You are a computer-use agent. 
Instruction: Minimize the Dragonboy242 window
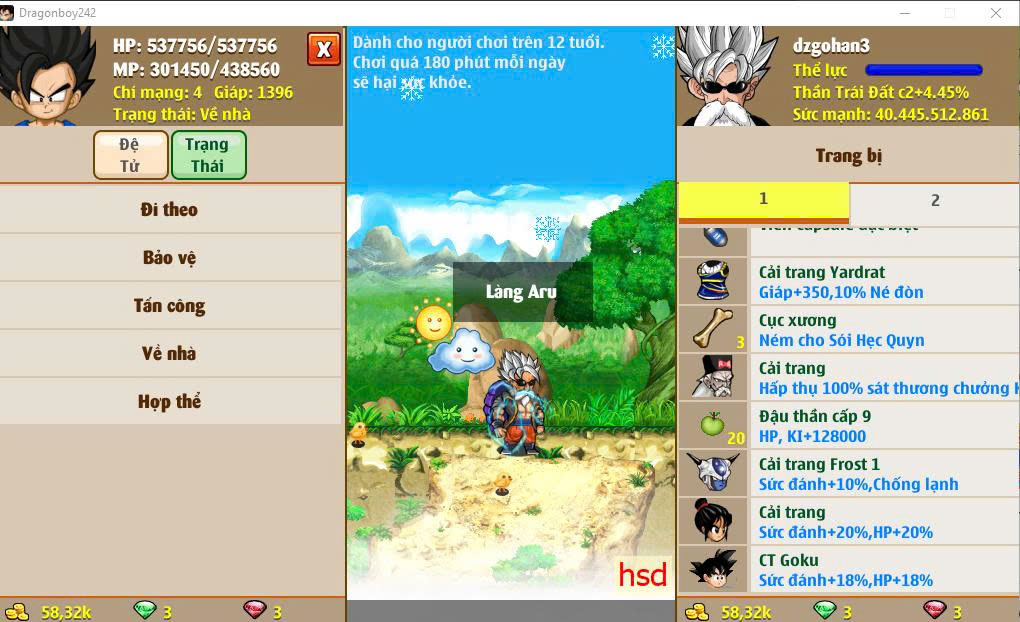(904, 13)
